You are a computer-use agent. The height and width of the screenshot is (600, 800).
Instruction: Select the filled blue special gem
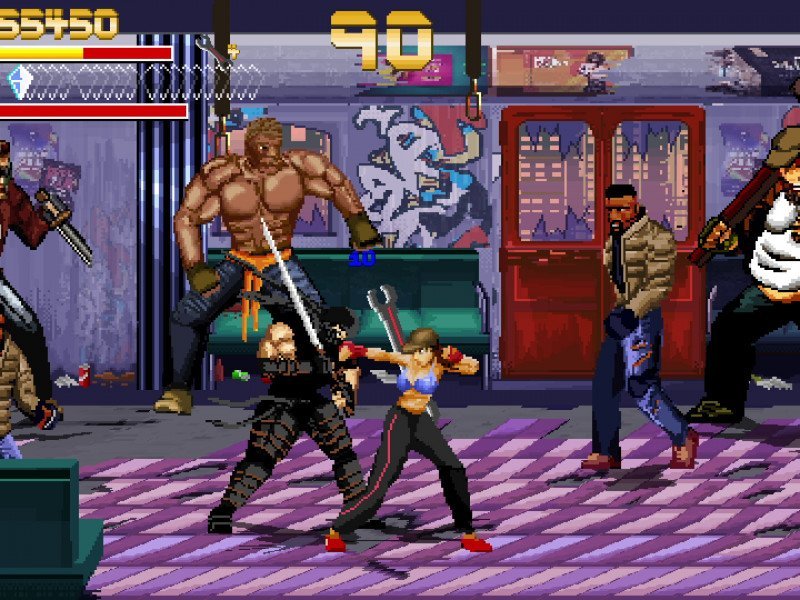coord(20,82)
